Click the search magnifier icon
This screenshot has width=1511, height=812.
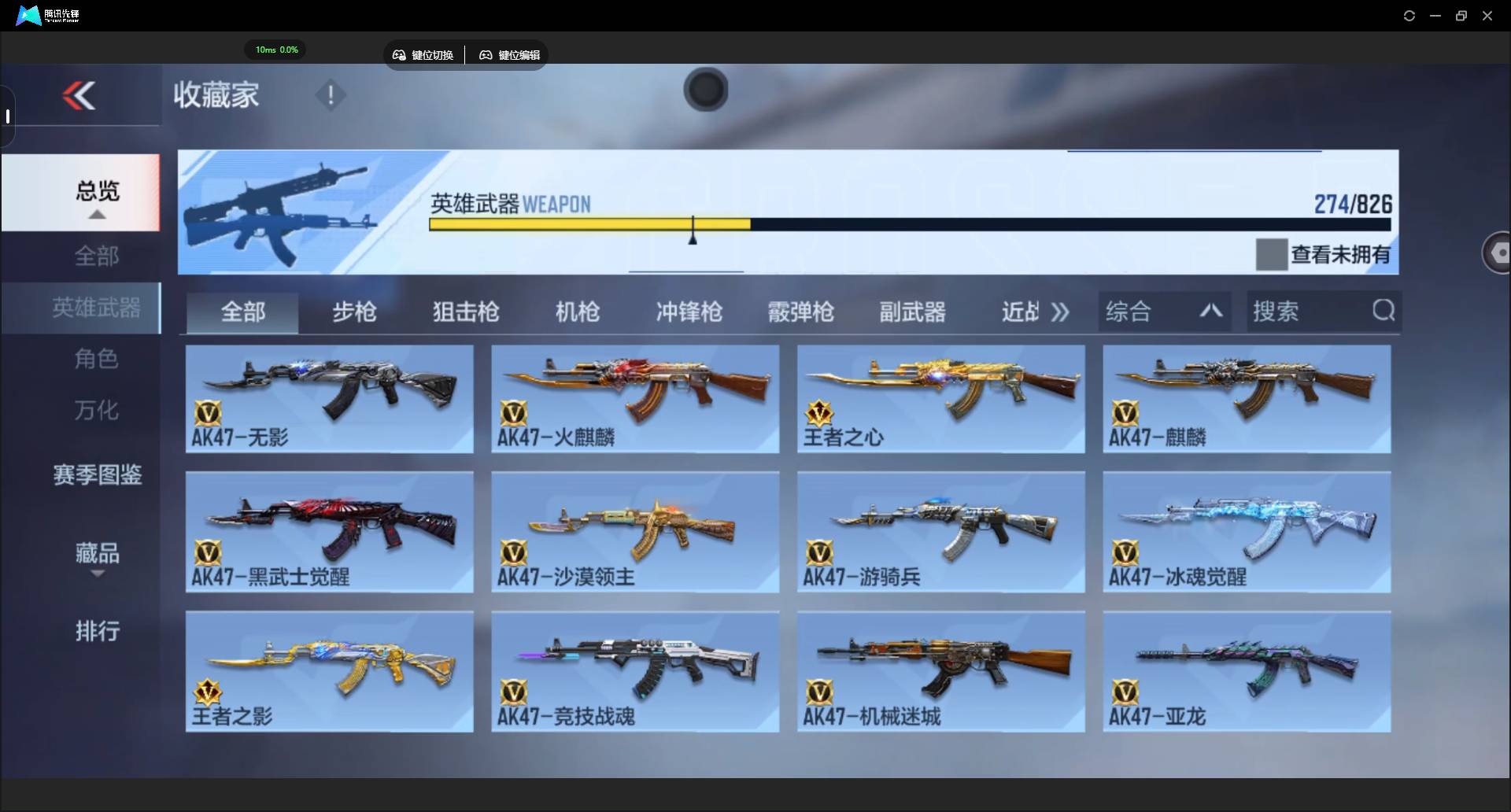click(x=1384, y=311)
